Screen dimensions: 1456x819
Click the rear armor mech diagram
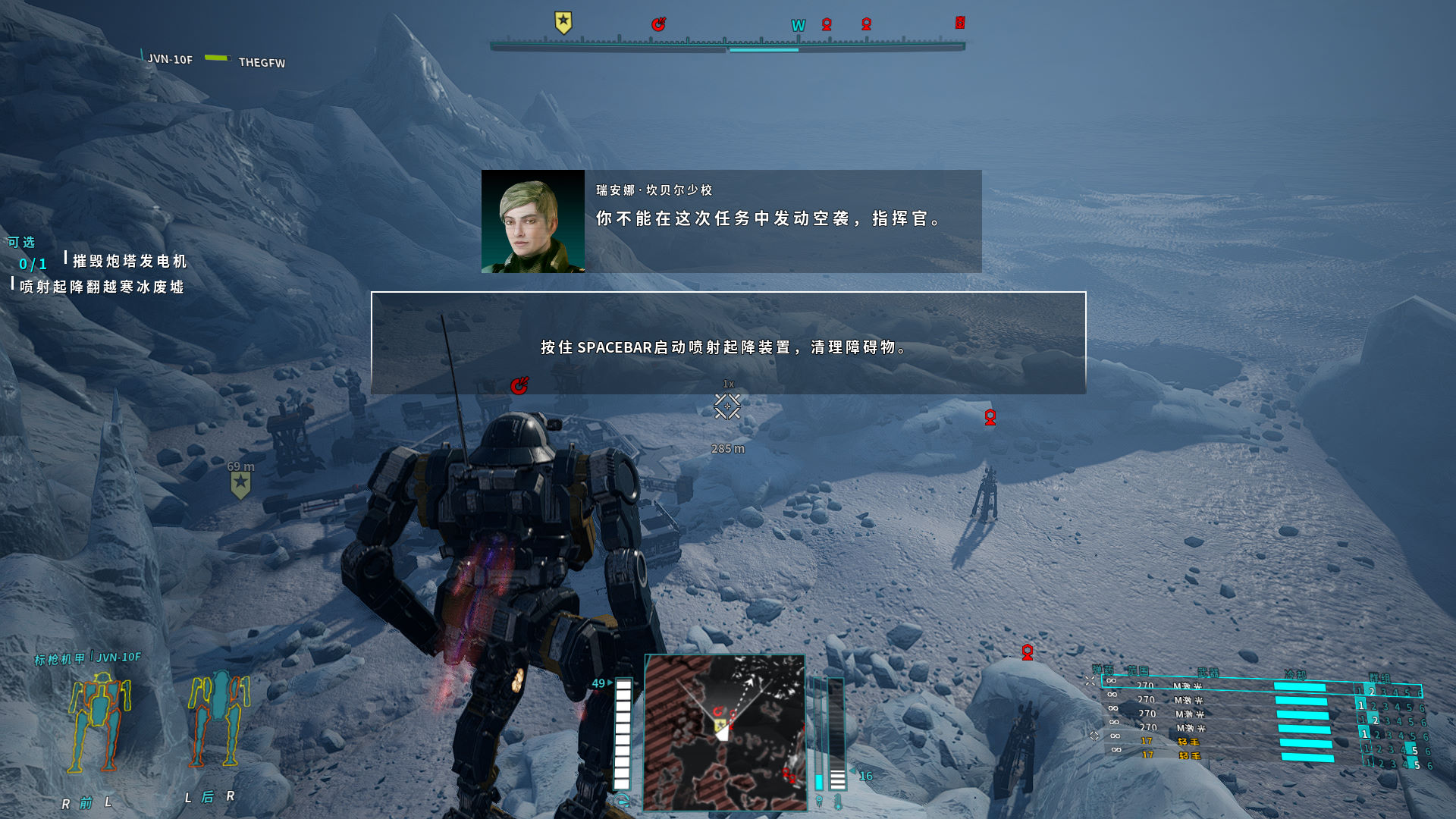click(x=219, y=717)
